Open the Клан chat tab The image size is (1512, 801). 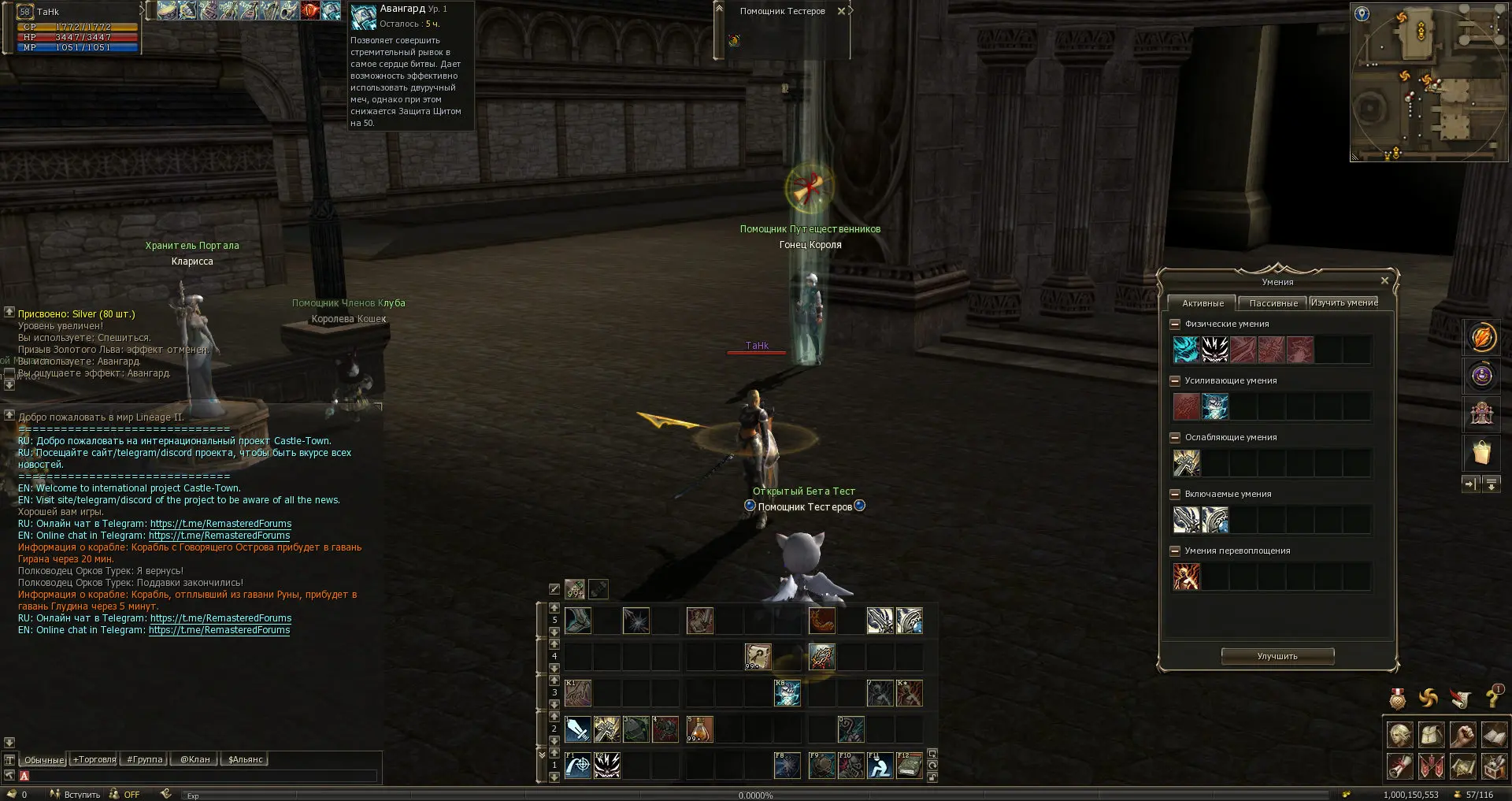click(195, 760)
